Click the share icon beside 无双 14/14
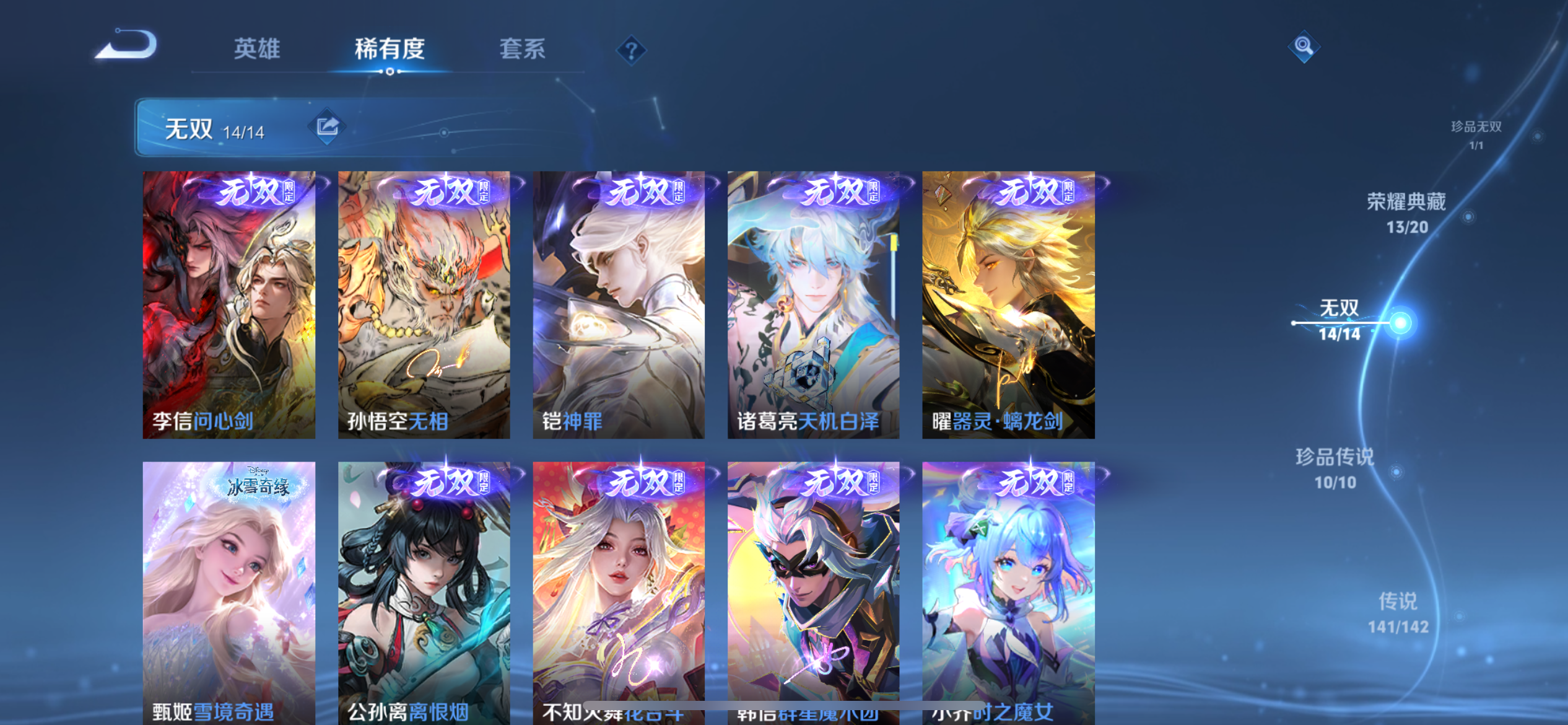Screen dimensions: 1568x725 point(328,126)
